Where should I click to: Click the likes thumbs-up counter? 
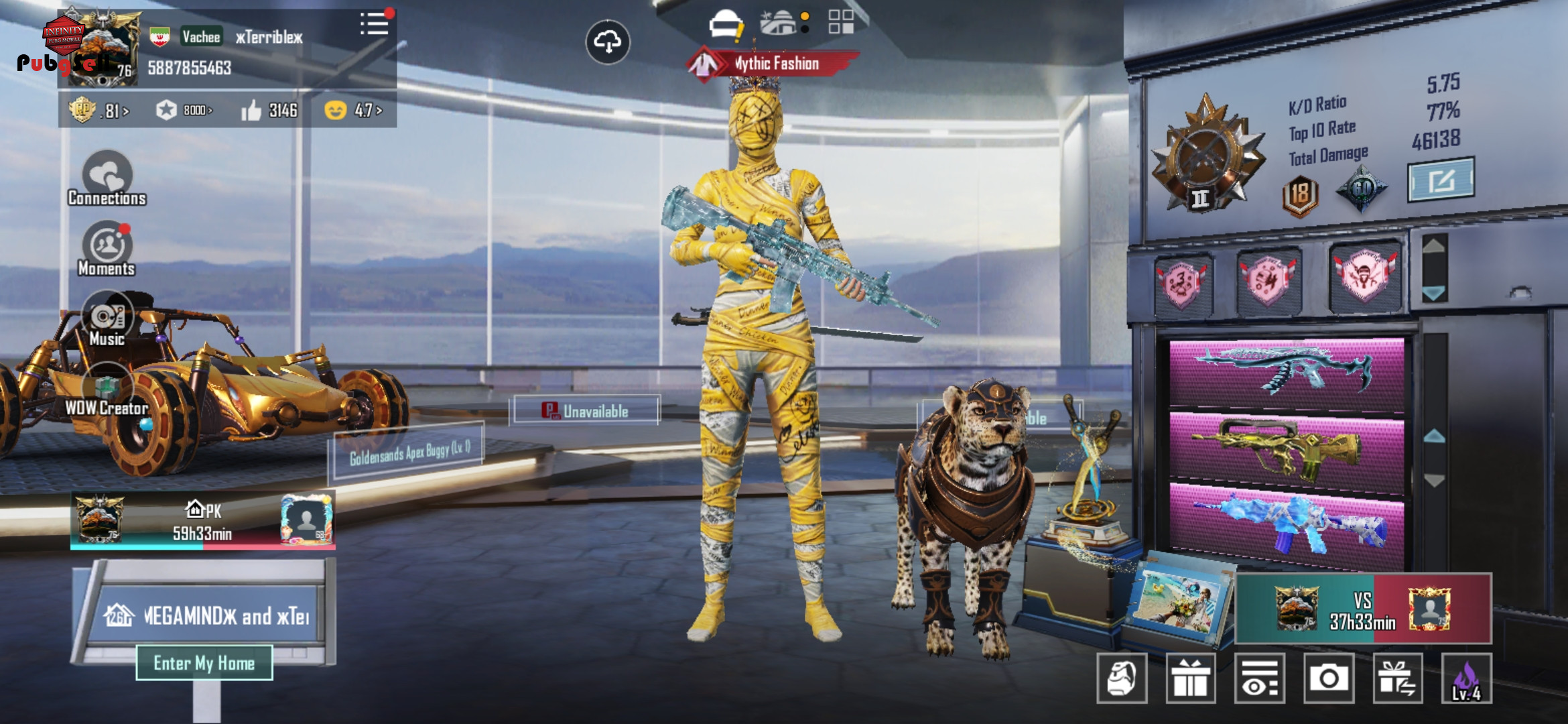[269, 110]
